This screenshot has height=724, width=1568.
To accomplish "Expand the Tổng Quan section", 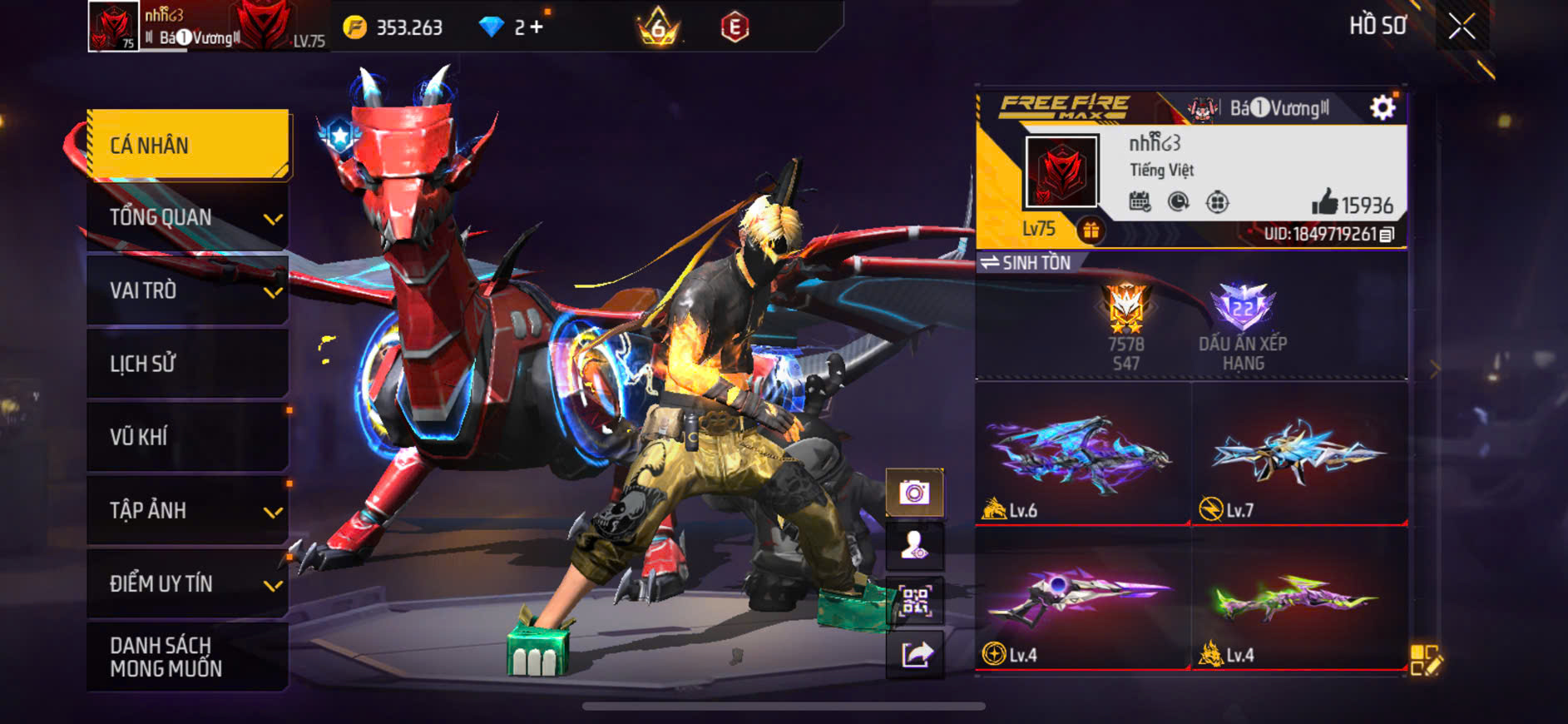I will (189, 218).
